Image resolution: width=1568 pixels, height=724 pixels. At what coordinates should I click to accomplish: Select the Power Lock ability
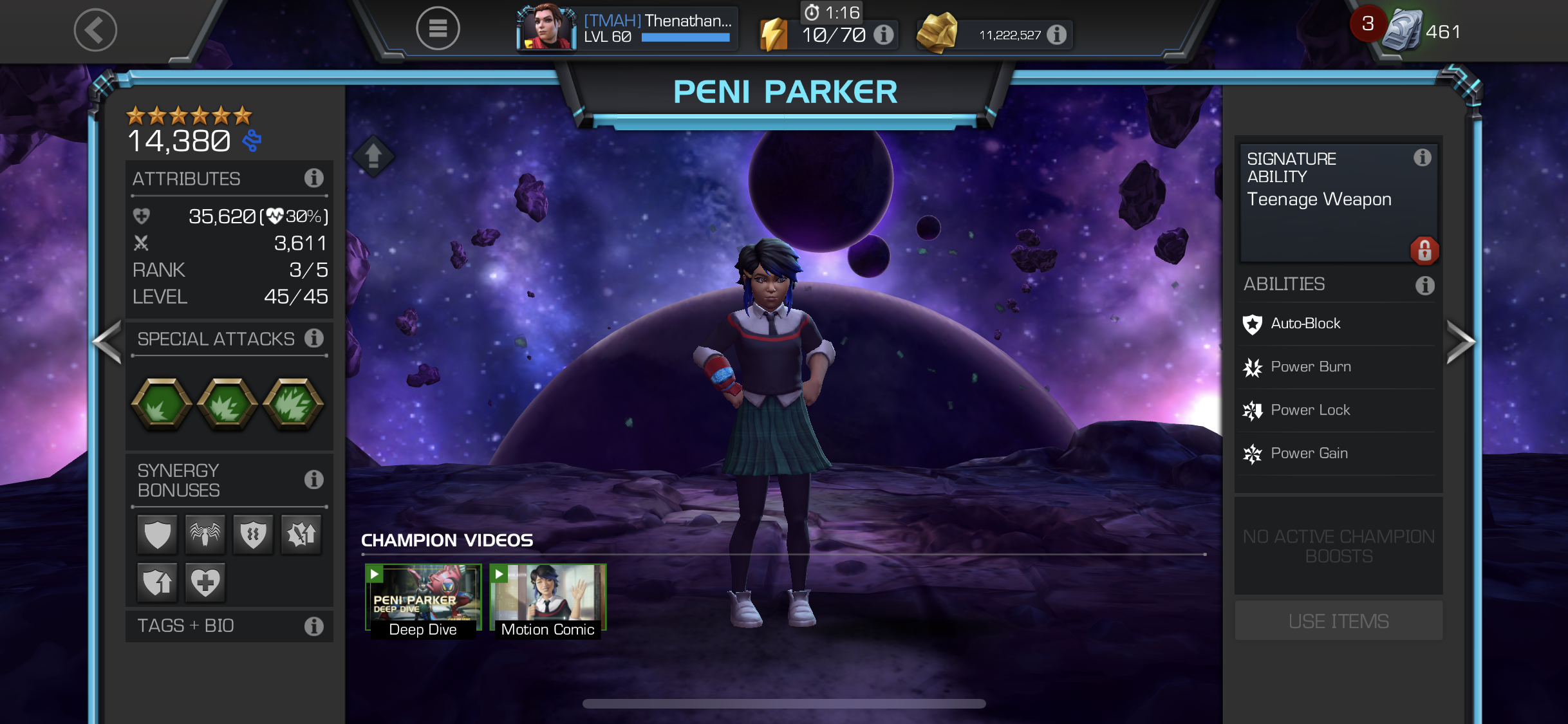(x=1310, y=410)
